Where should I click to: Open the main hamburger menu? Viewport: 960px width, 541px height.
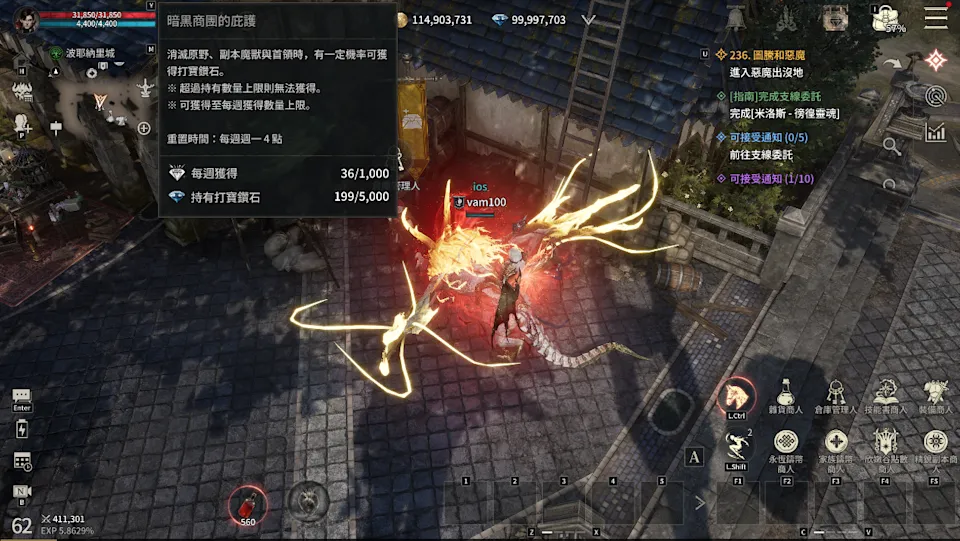936,17
